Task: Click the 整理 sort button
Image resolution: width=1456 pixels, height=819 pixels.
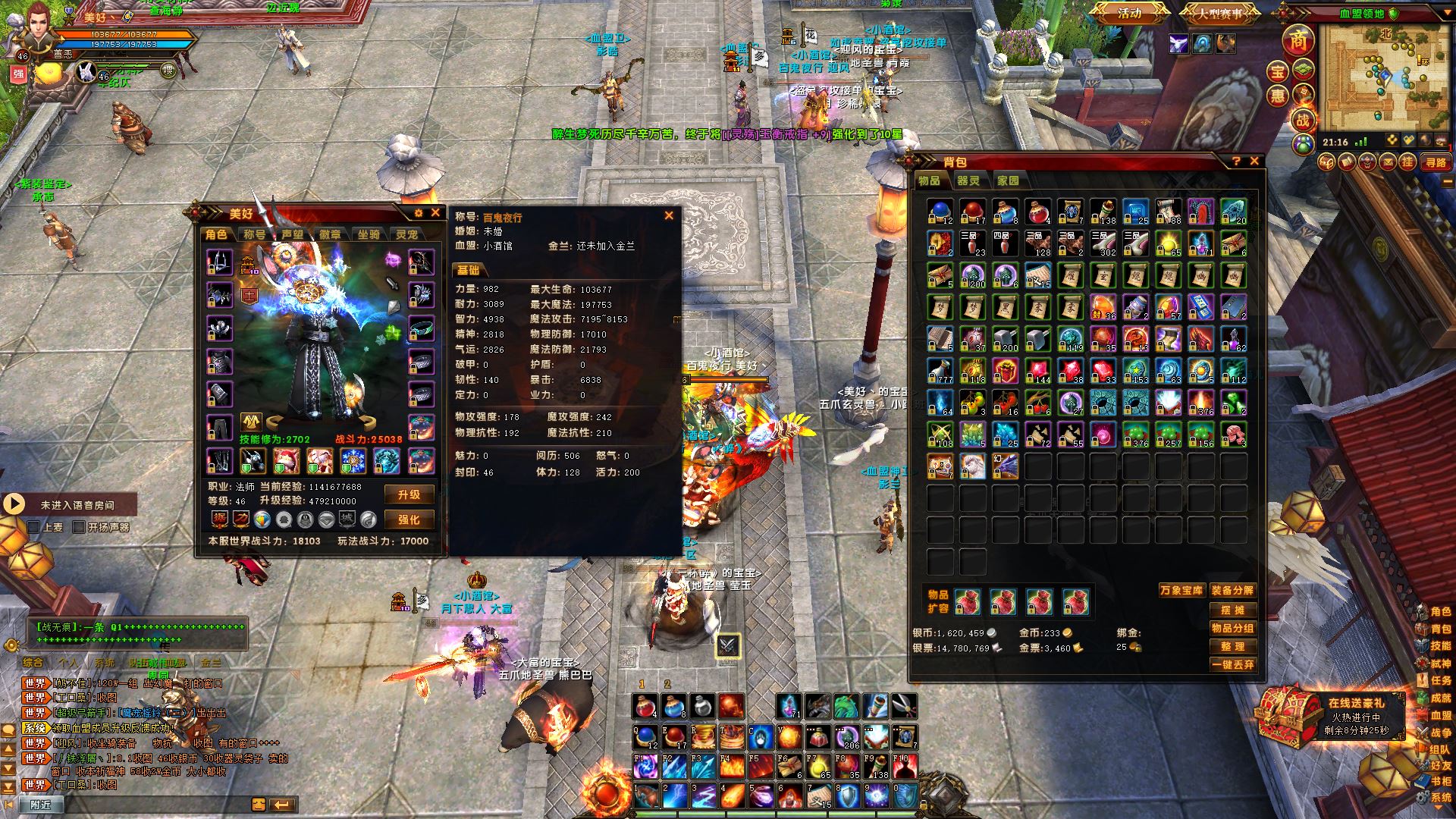Action: (1232, 646)
